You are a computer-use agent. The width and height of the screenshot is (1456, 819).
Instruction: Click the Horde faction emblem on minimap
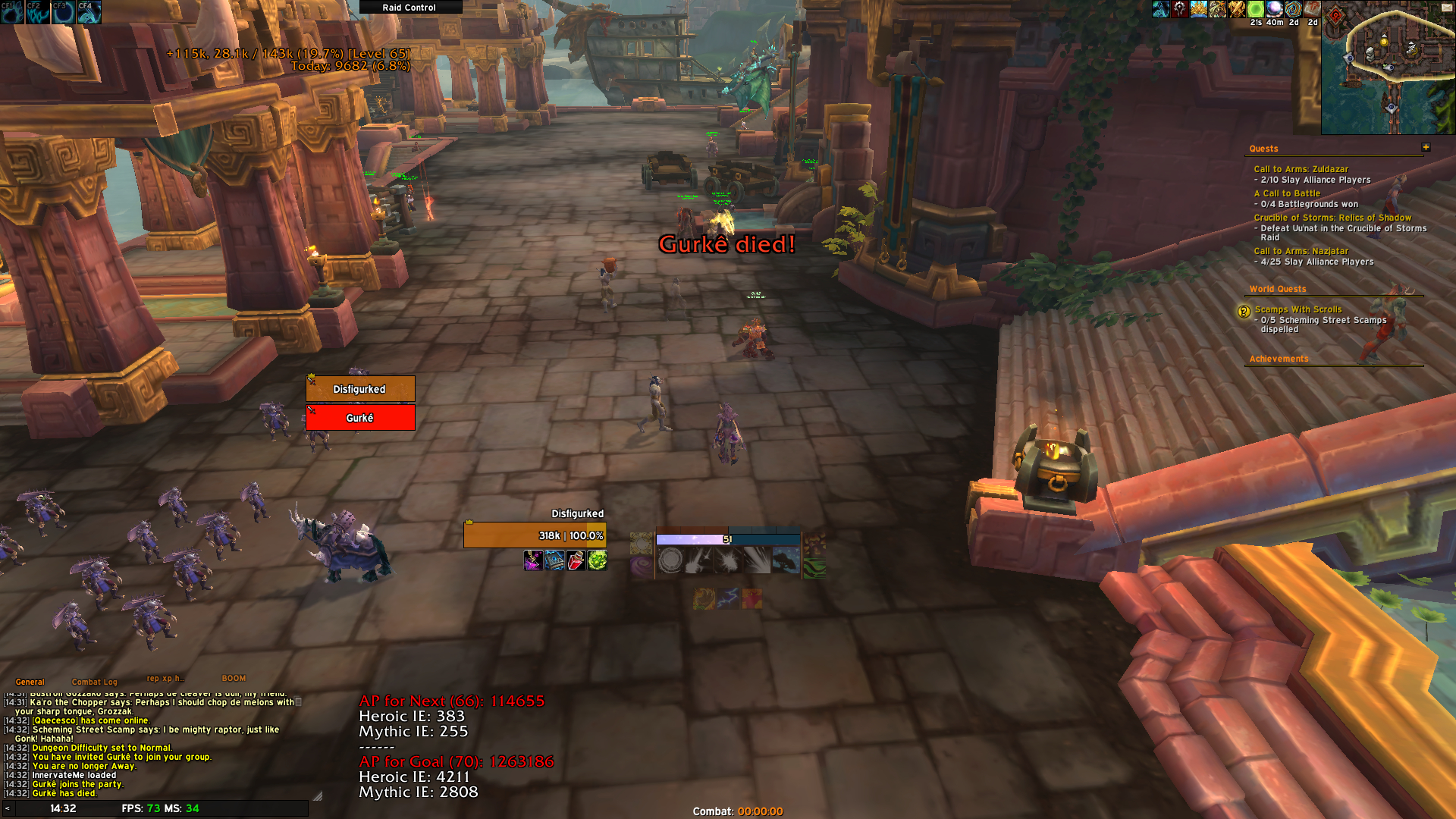coord(1336,15)
